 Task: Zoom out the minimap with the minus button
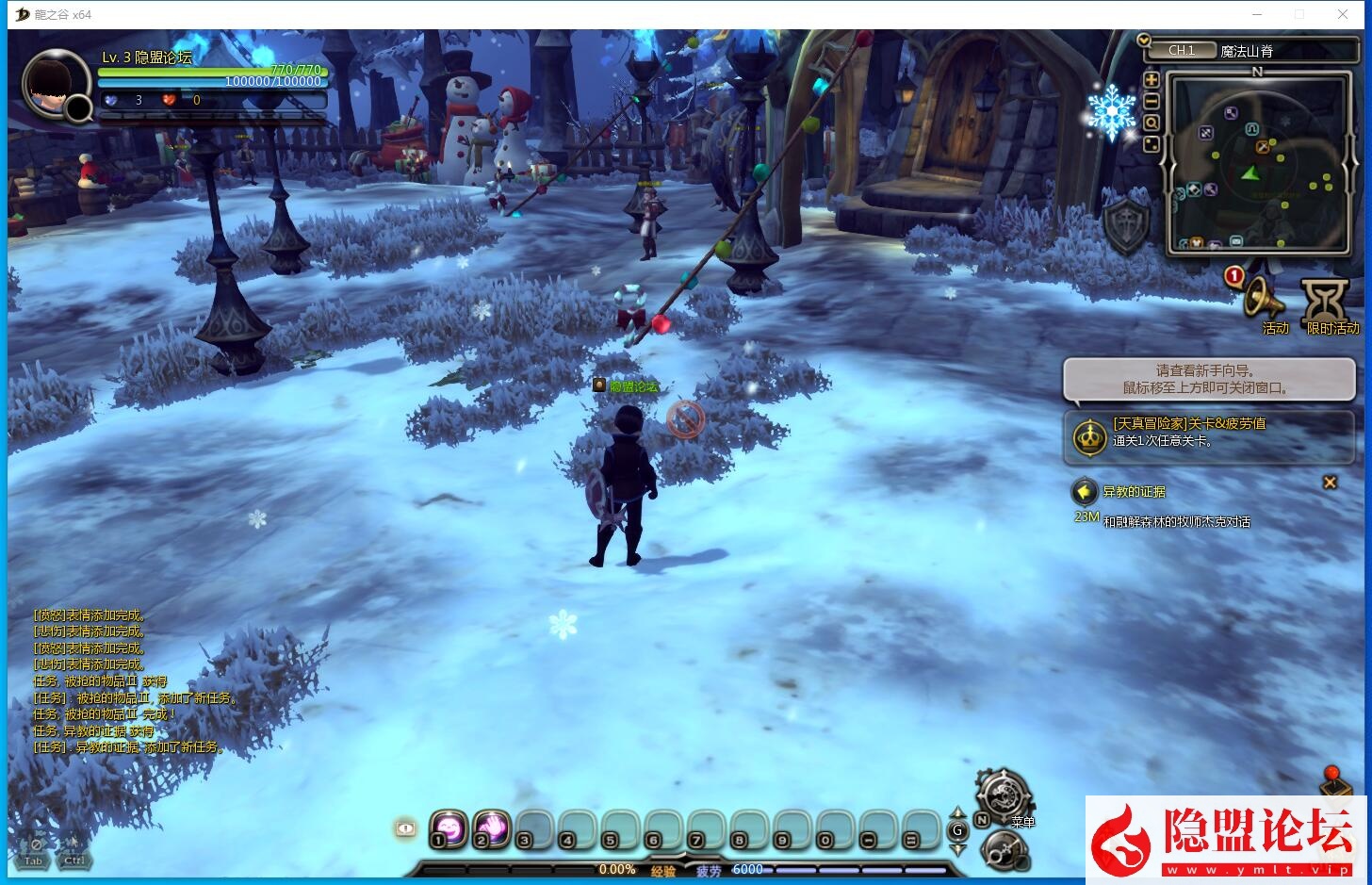click(x=1151, y=102)
